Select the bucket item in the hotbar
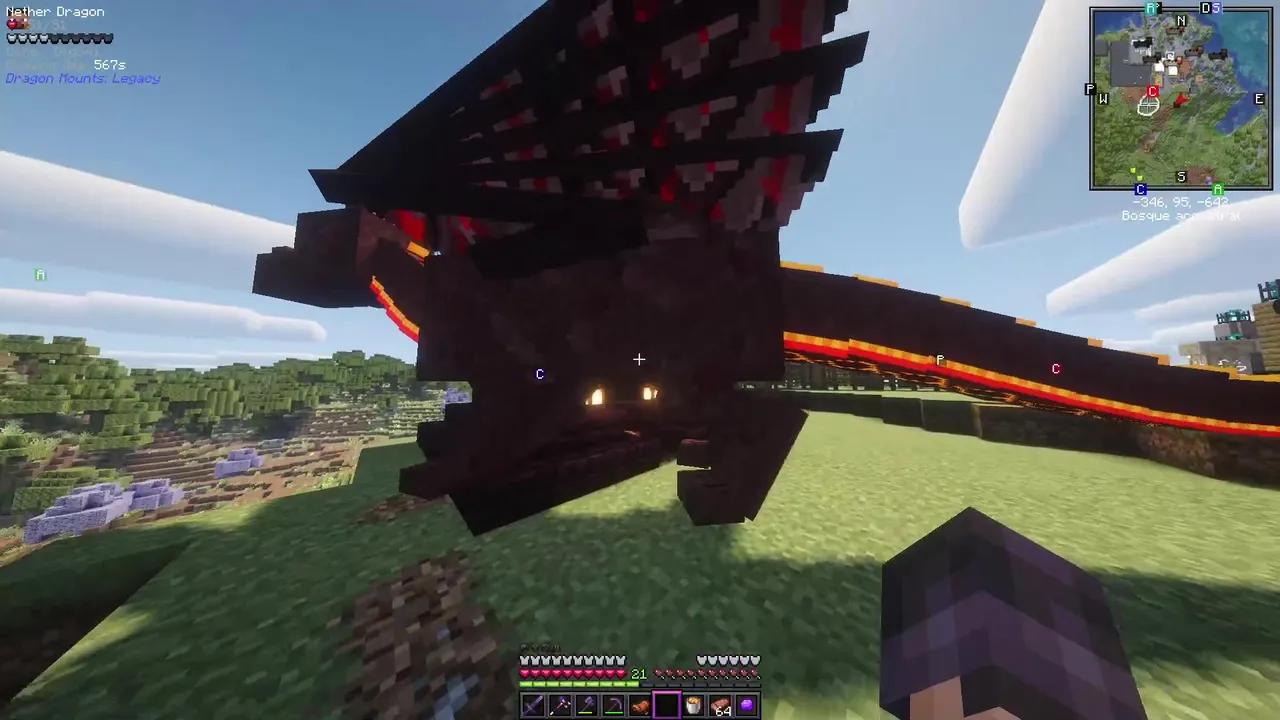Image resolution: width=1280 pixels, height=720 pixels. (x=692, y=706)
